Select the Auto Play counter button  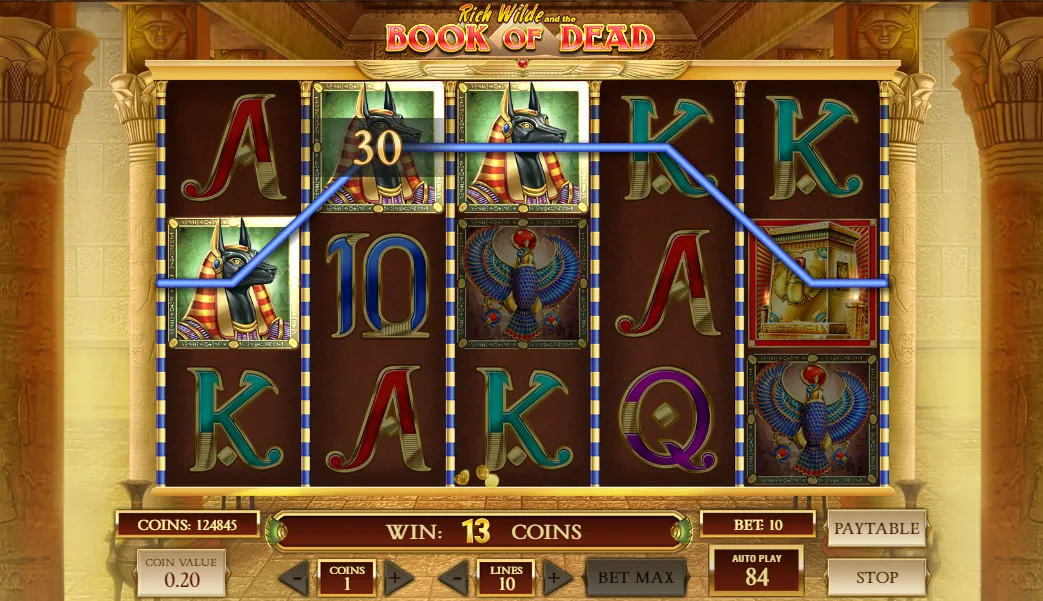pyautogui.click(x=756, y=569)
